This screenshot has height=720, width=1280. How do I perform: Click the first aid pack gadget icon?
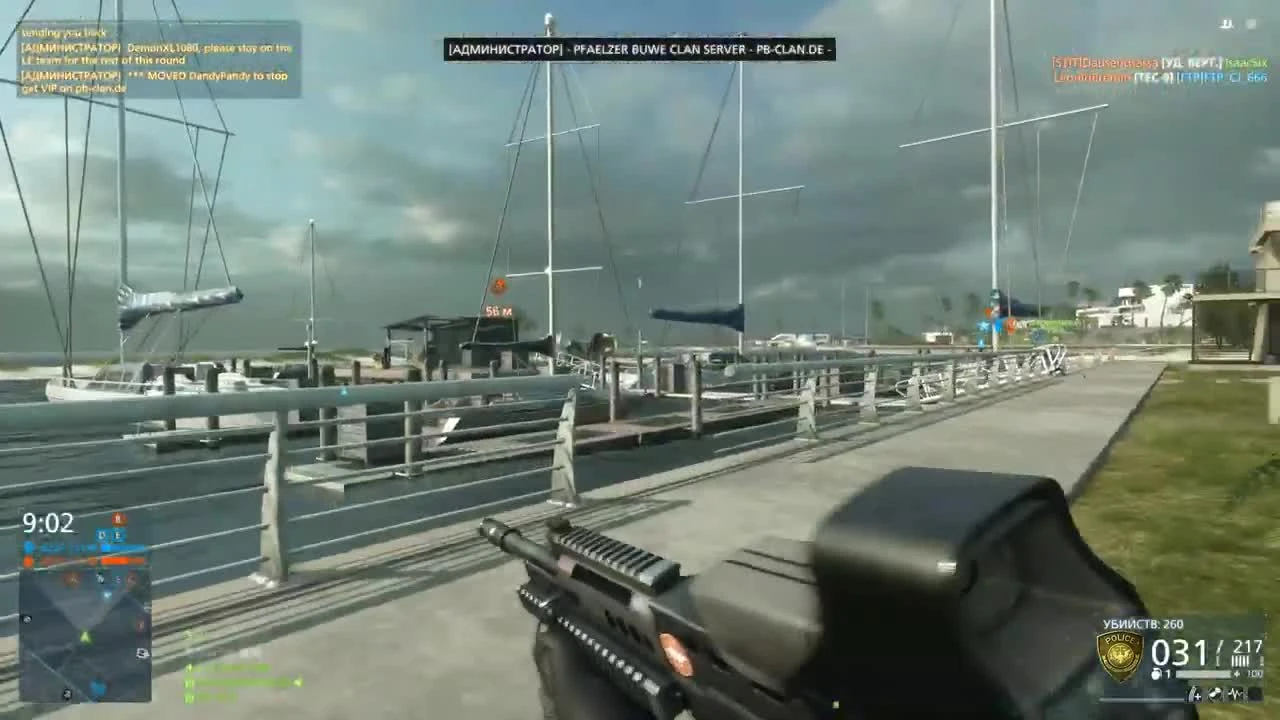click(1195, 692)
